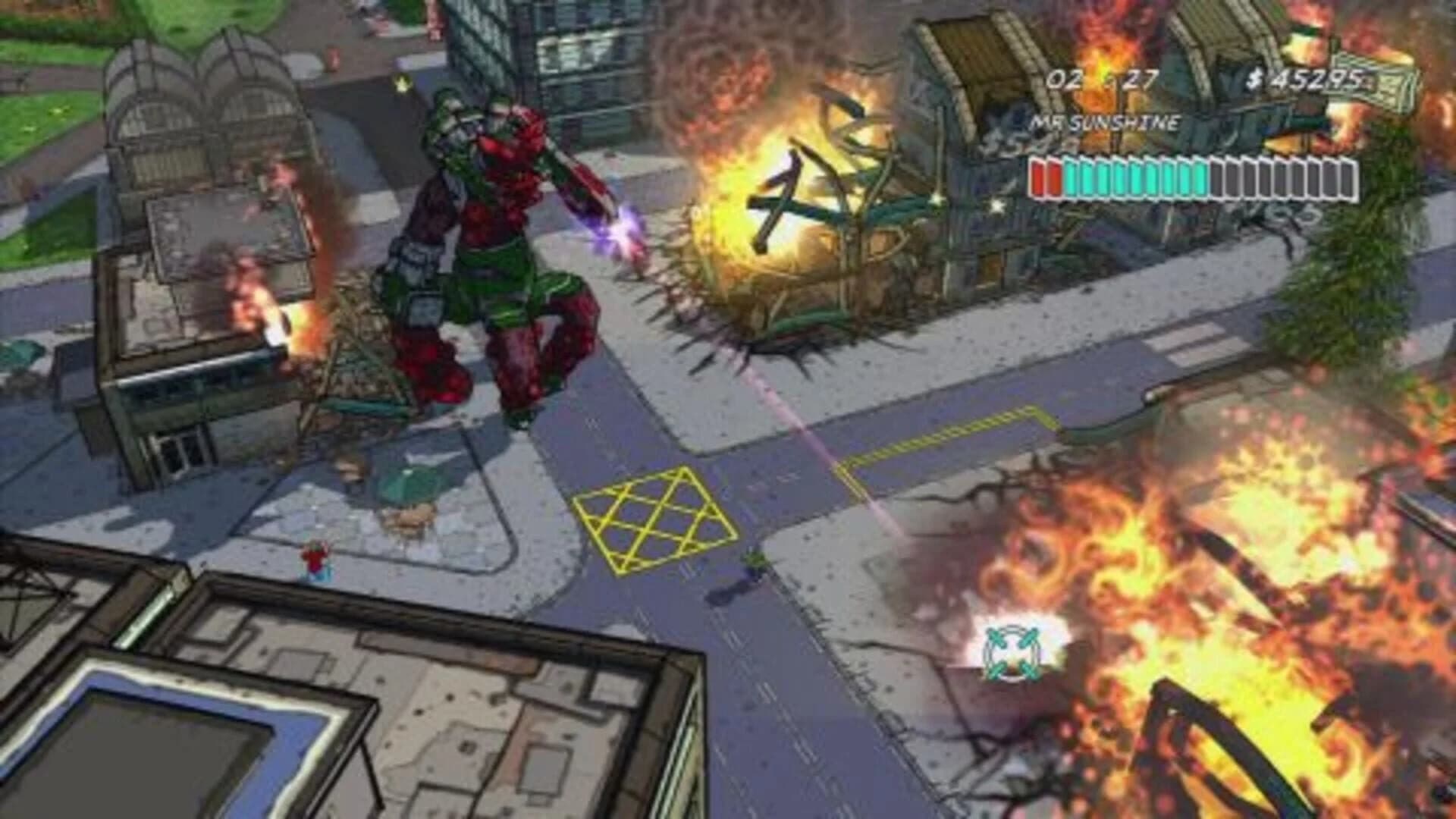The height and width of the screenshot is (819, 1456).
Task: Click the small red pedestrian figure
Action: point(313,556)
